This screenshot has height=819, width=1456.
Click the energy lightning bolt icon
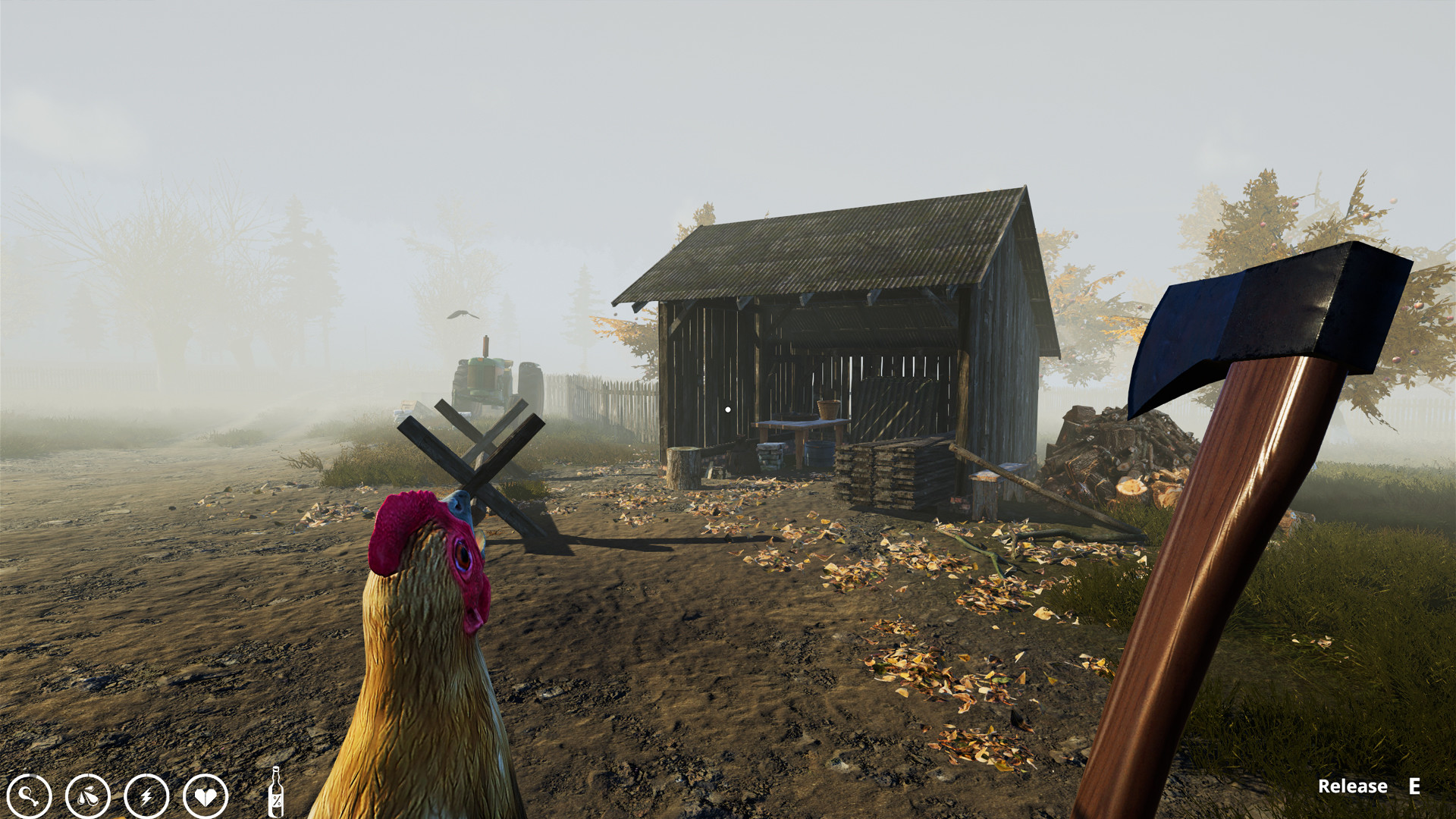coord(149,797)
